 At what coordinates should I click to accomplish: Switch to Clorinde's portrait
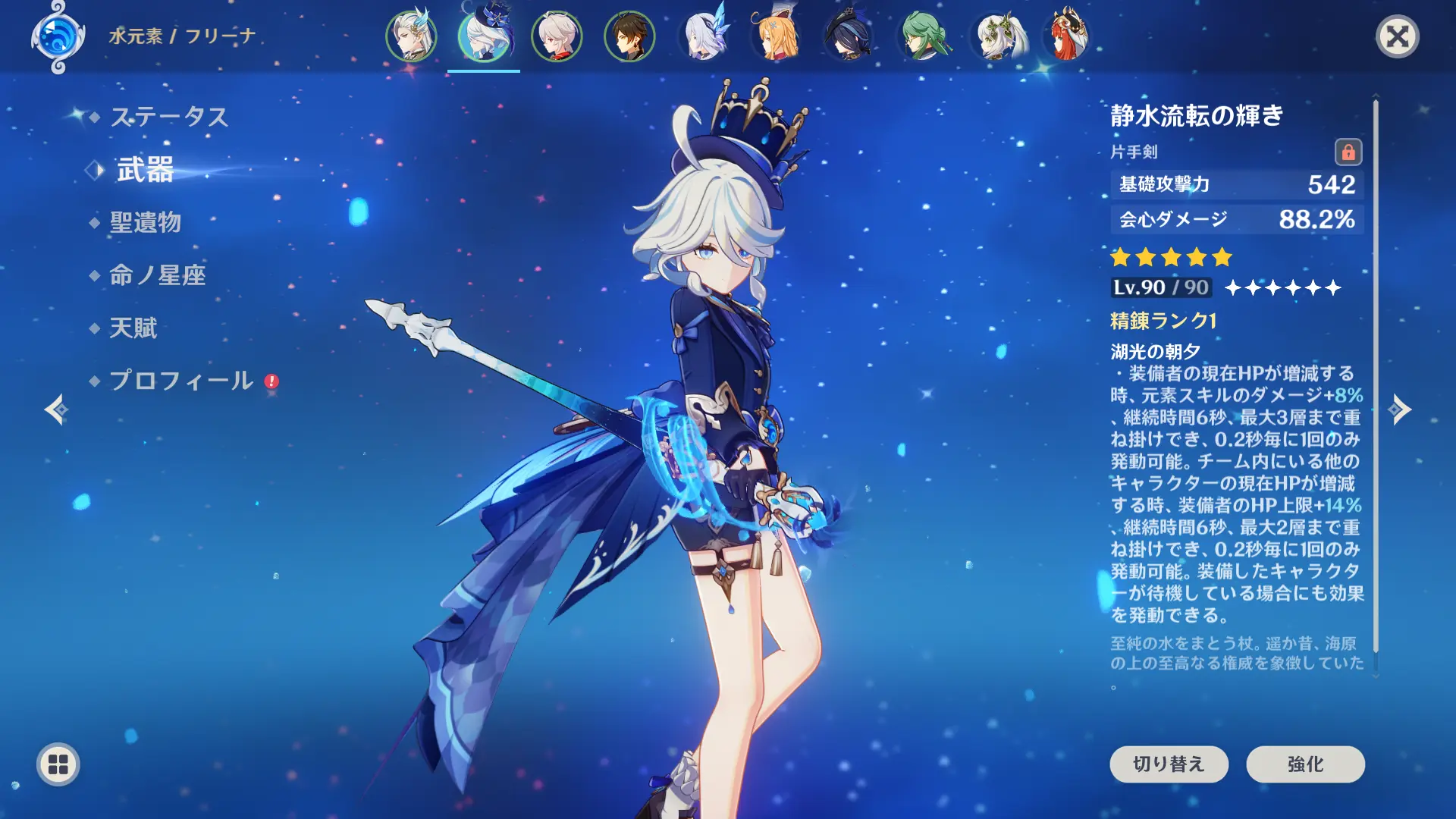(x=849, y=36)
